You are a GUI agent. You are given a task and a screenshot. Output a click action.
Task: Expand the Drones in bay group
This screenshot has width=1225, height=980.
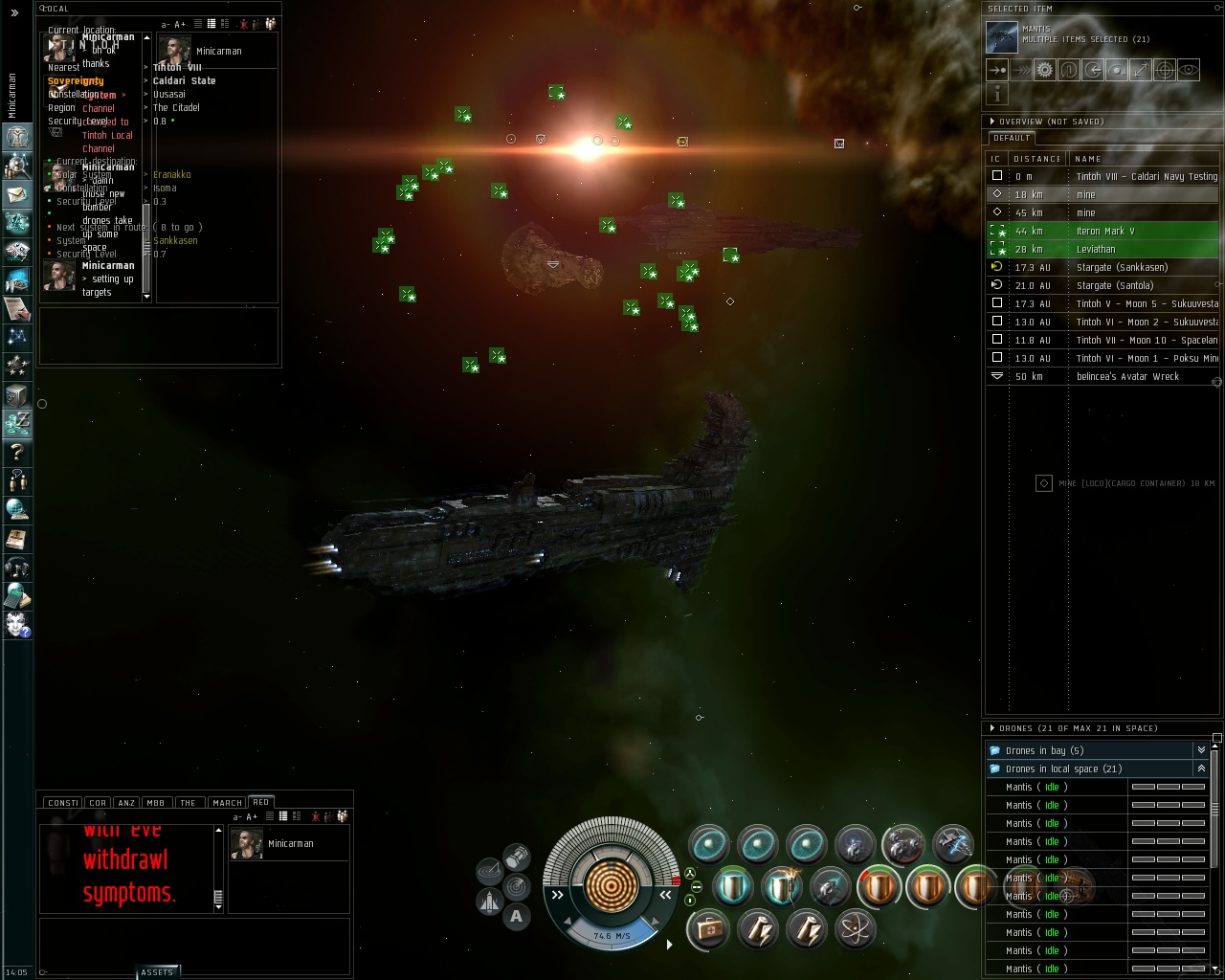click(1201, 750)
